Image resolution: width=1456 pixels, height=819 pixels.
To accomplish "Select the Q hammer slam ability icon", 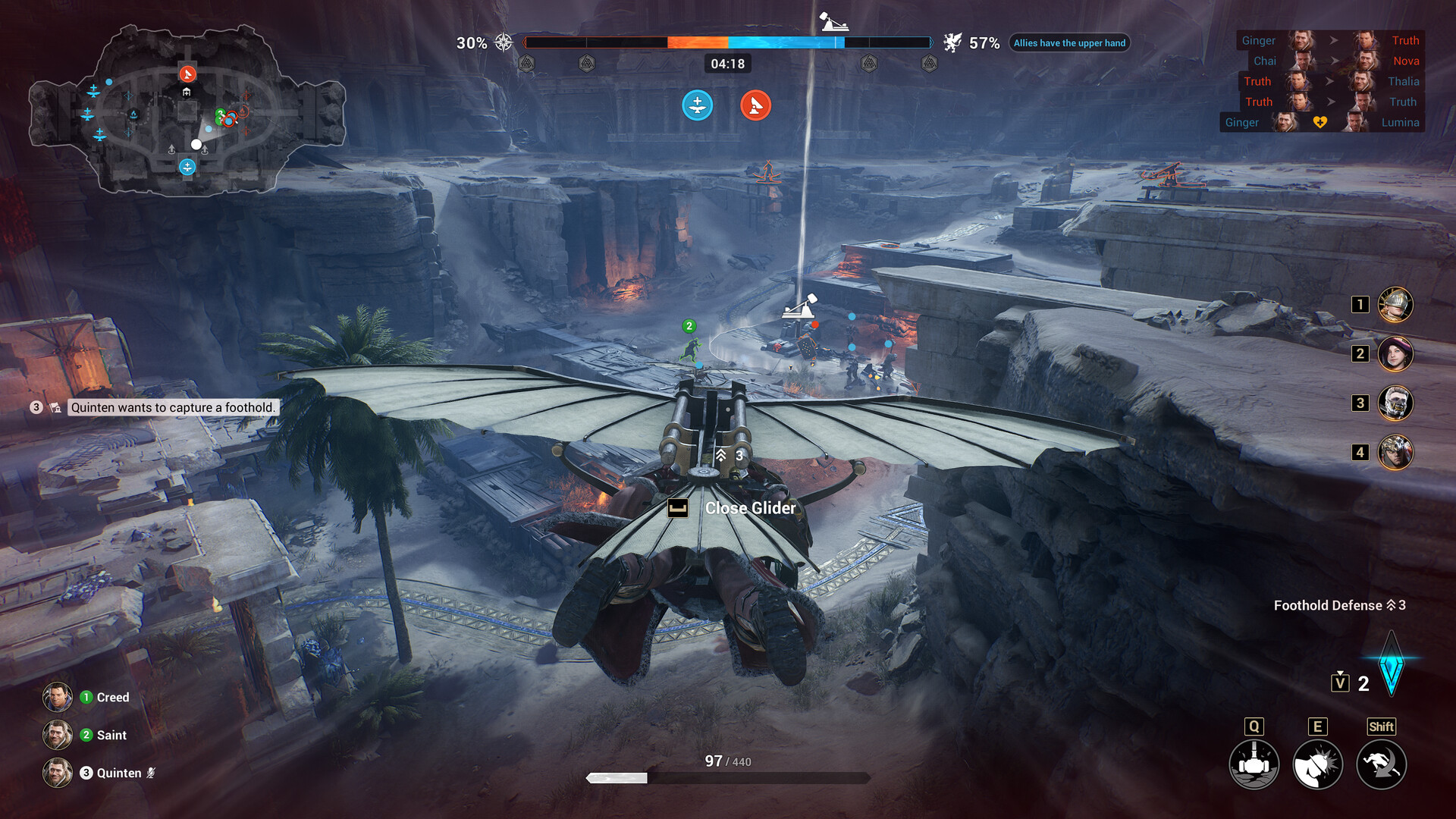I will [1255, 764].
